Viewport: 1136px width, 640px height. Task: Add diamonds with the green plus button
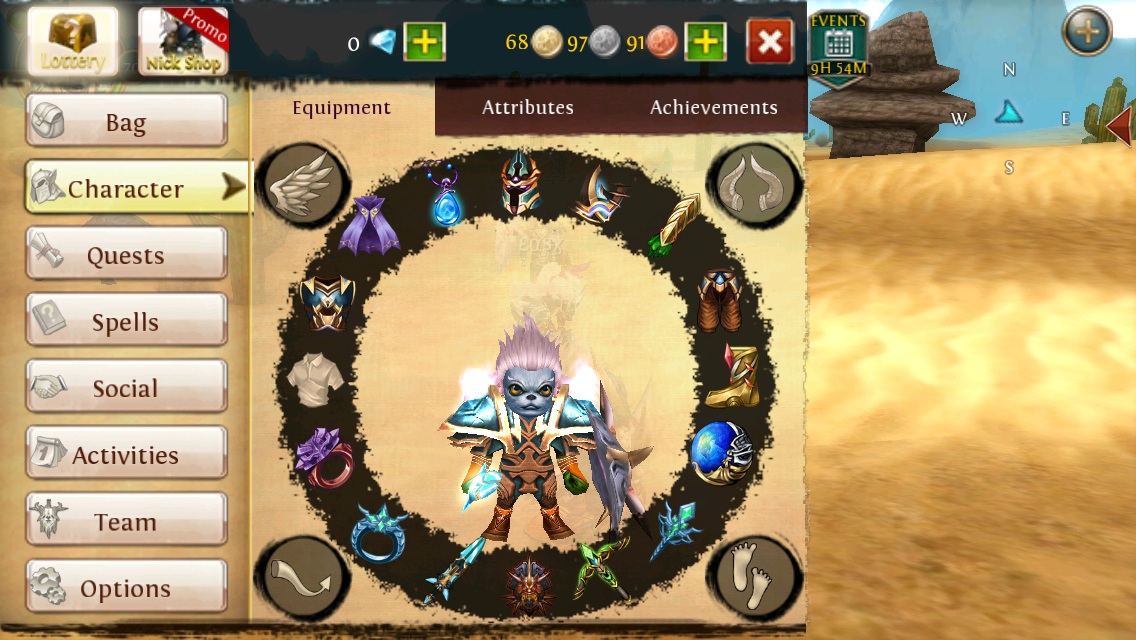tap(425, 42)
